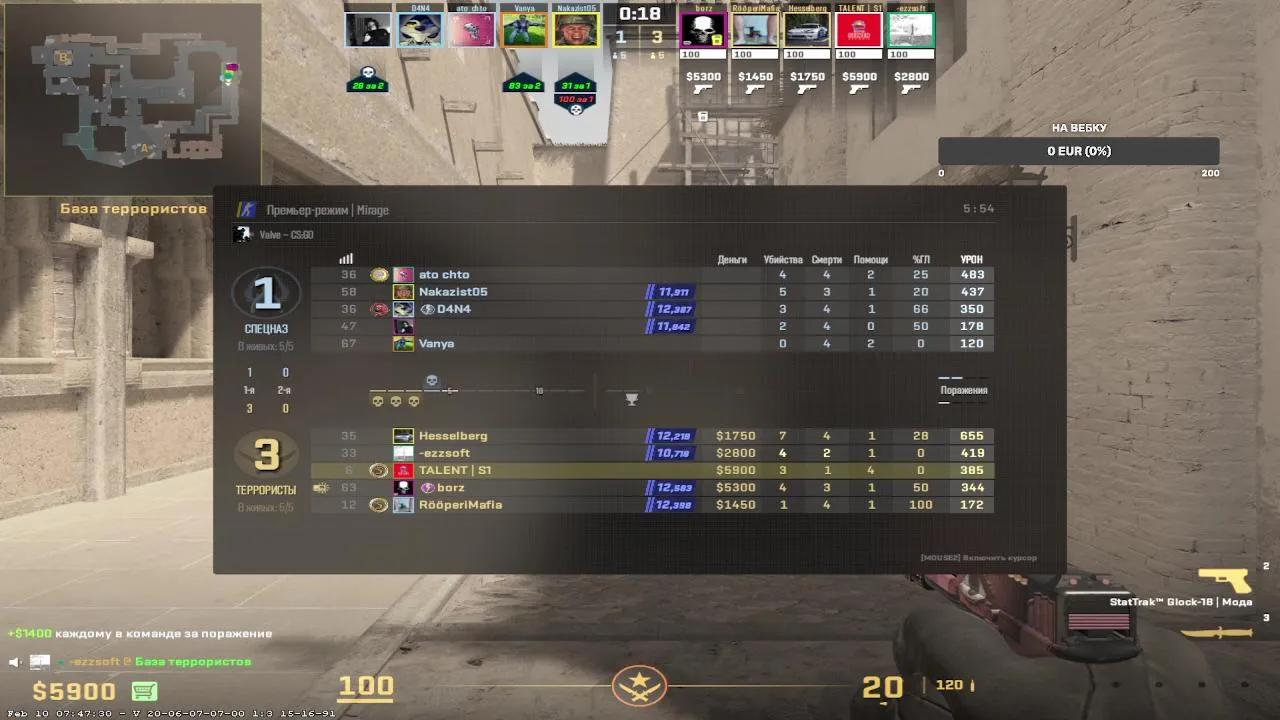Click the EUR donation progress bar
The width and height of the screenshot is (1280, 720).
[1078, 150]
